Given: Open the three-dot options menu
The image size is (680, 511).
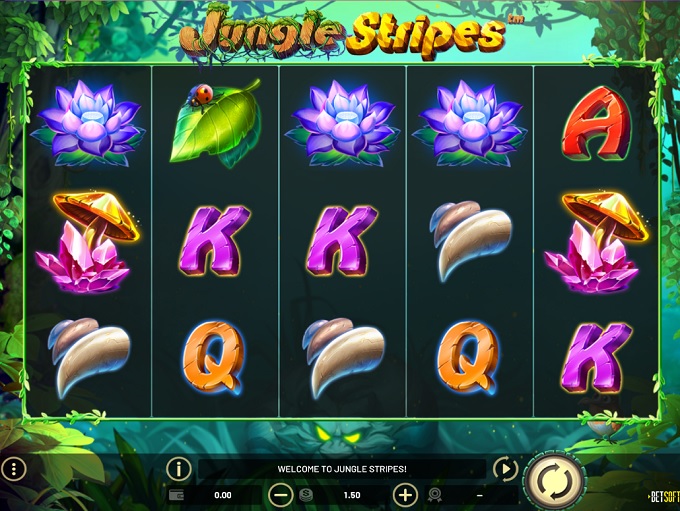Looking at the screenshot, I should tap(14, 468).
